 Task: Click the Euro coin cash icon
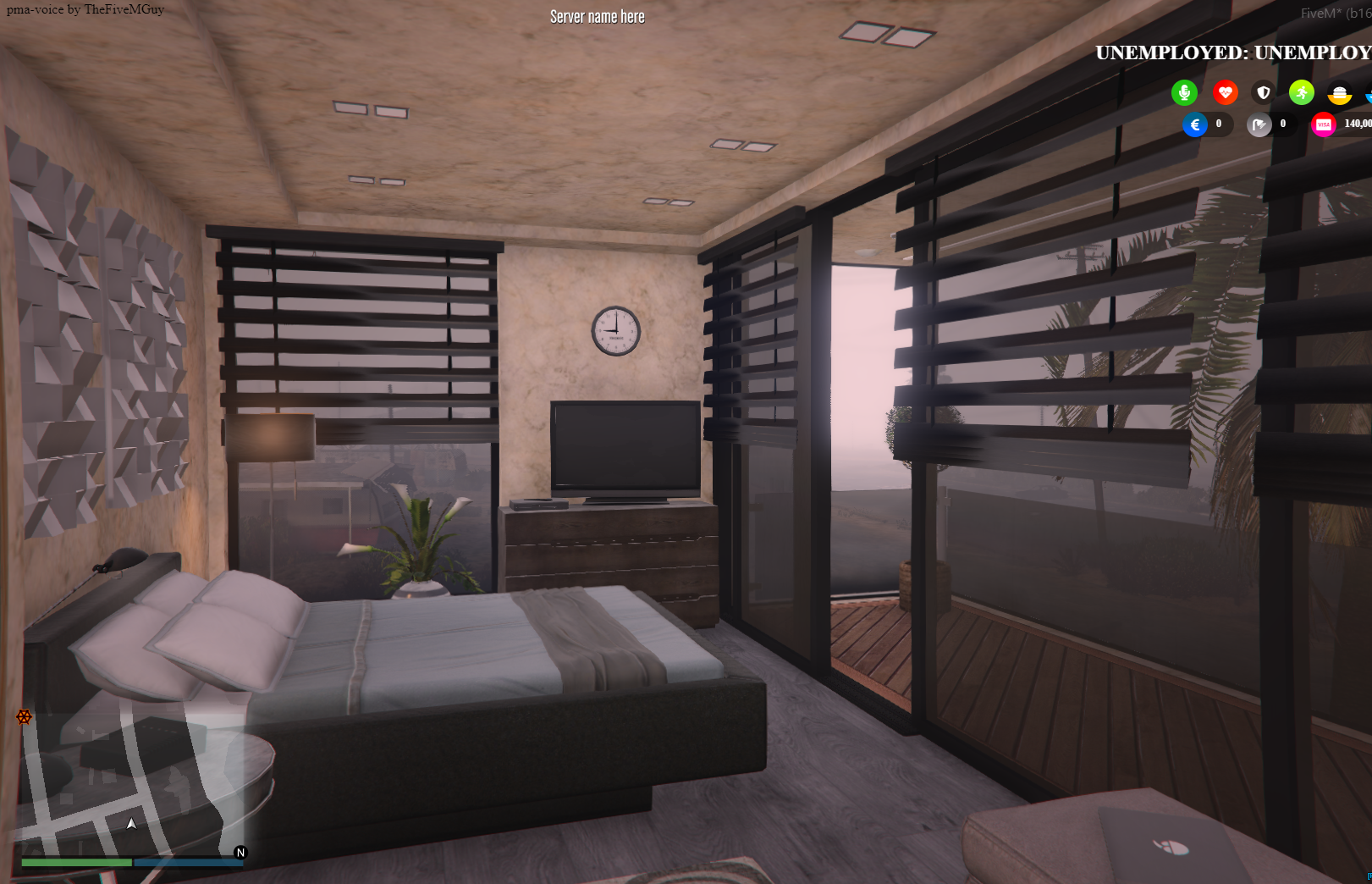click(x=1194, y=124)
